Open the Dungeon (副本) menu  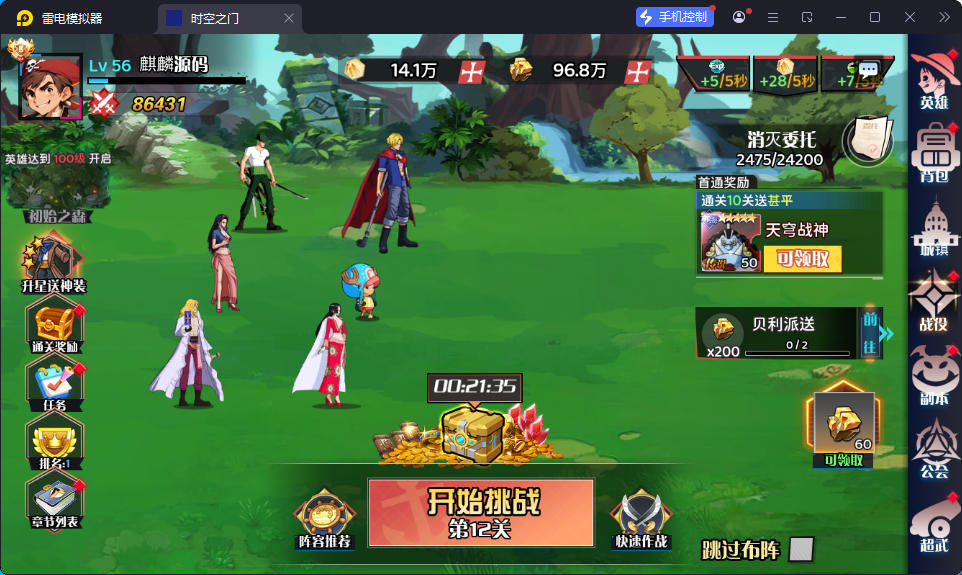[934, 378]
